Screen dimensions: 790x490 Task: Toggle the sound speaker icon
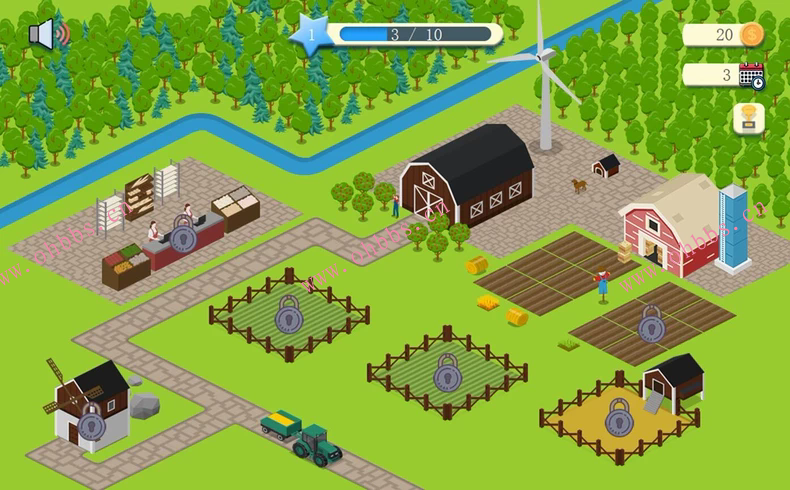tap(47, 34)
